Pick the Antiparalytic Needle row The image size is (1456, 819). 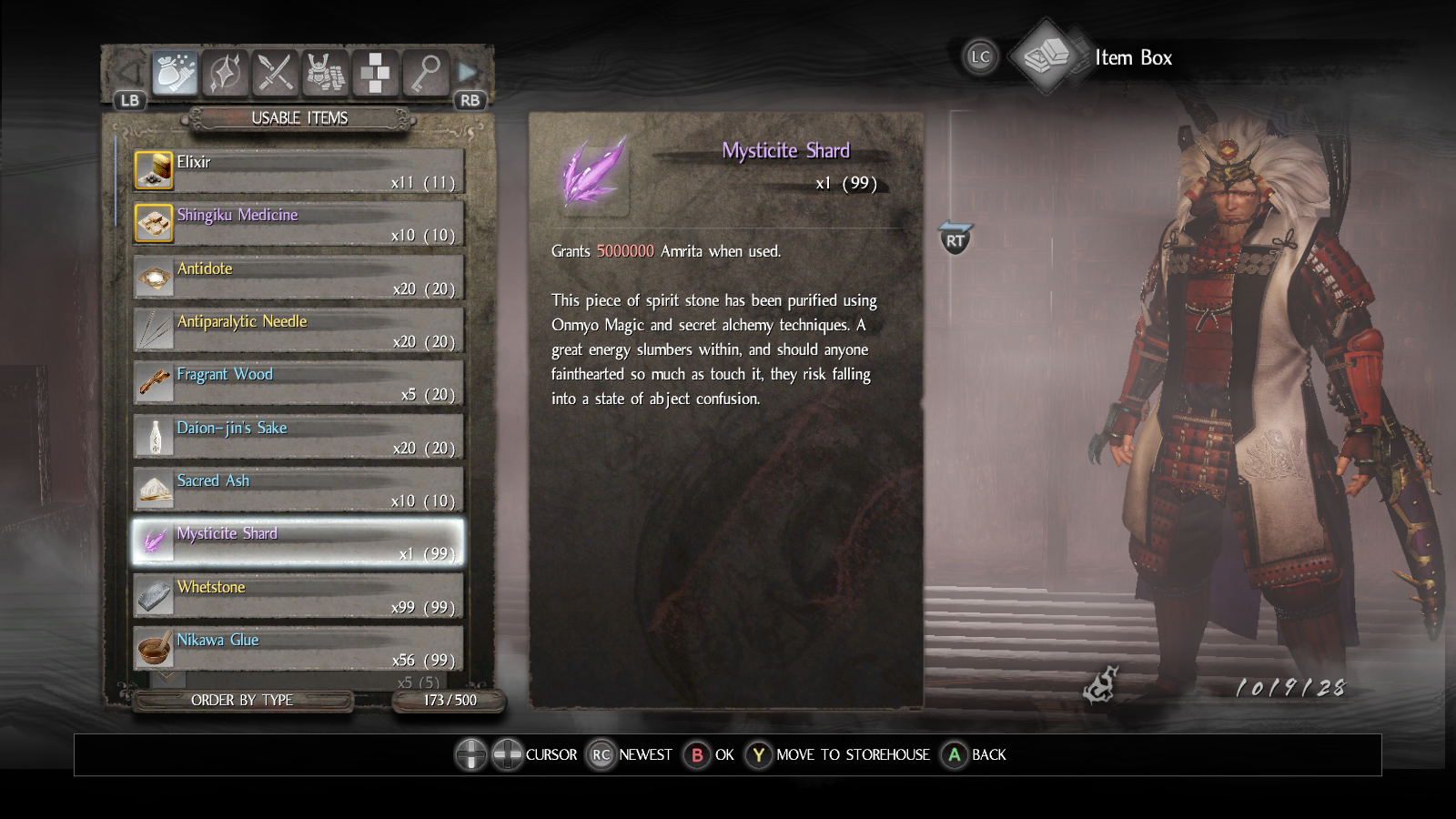[x=298, y=330]
